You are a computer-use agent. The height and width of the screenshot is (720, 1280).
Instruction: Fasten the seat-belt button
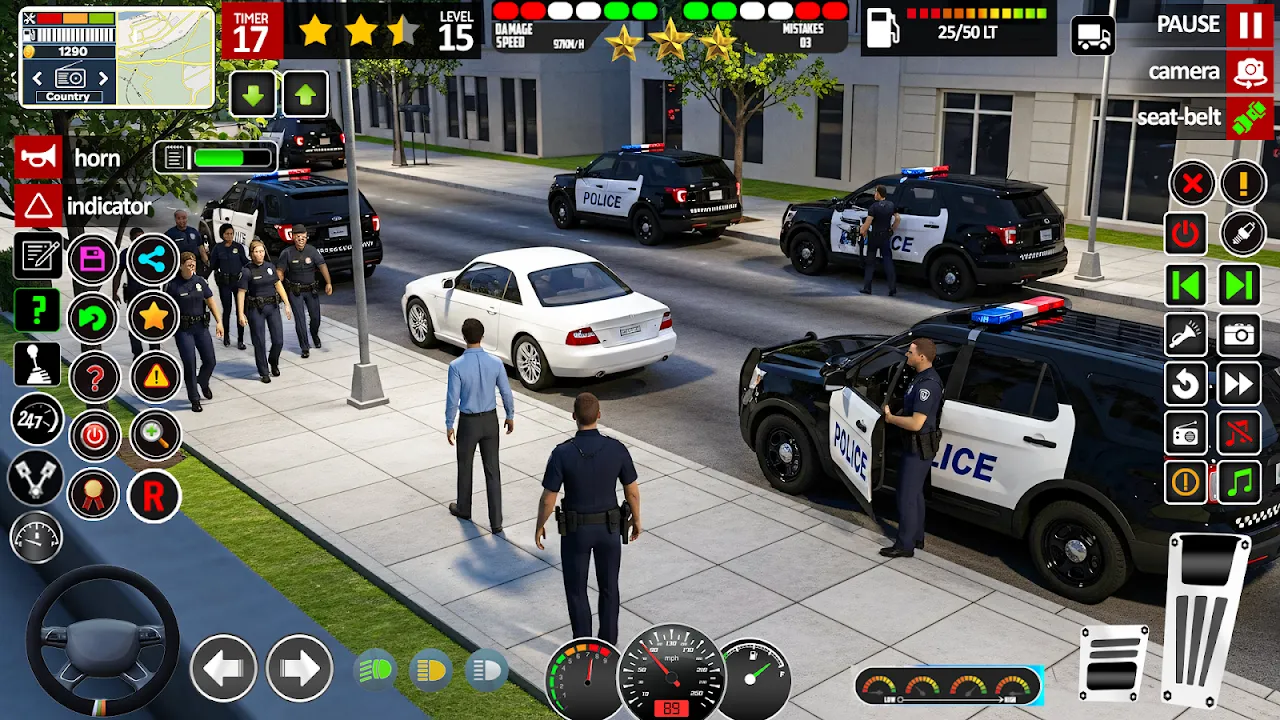1250,117
